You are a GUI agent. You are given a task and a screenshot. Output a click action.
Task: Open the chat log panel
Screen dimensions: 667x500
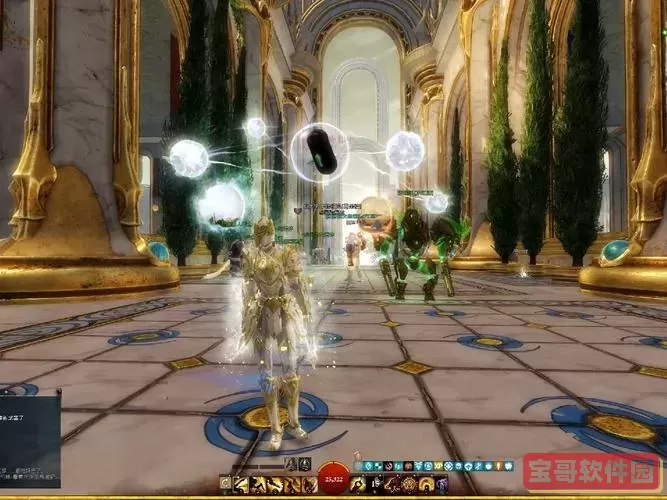[30, 440]
